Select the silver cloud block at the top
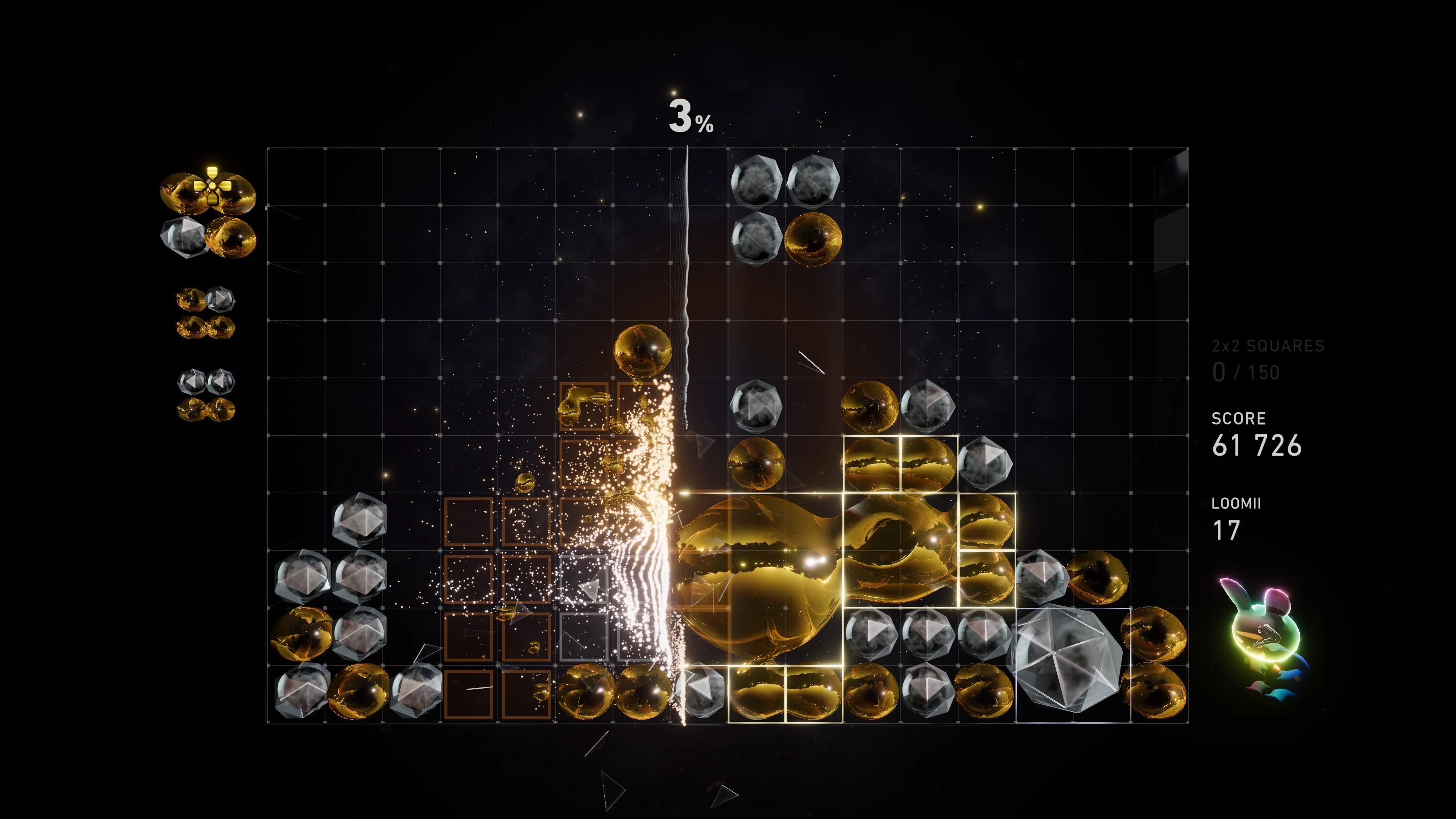 [x=758, y=181]
